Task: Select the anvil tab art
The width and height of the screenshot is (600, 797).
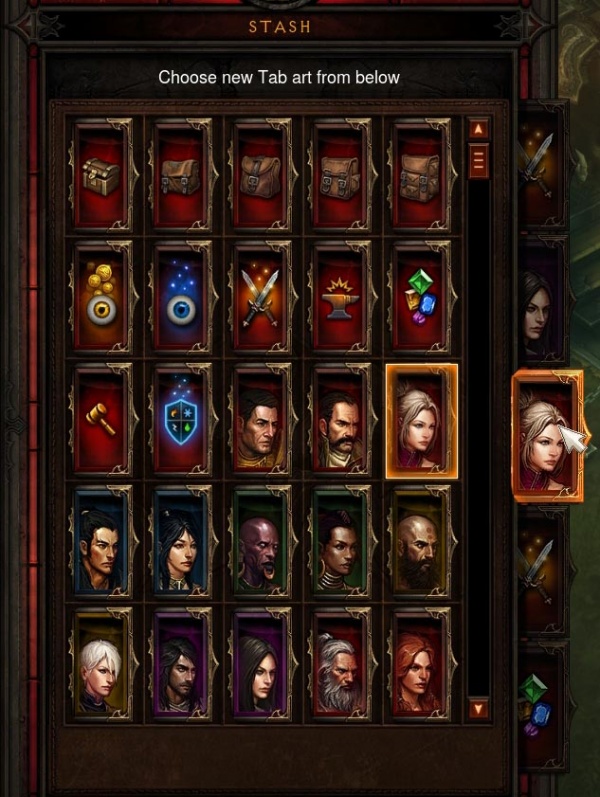Action: point(341,299)
